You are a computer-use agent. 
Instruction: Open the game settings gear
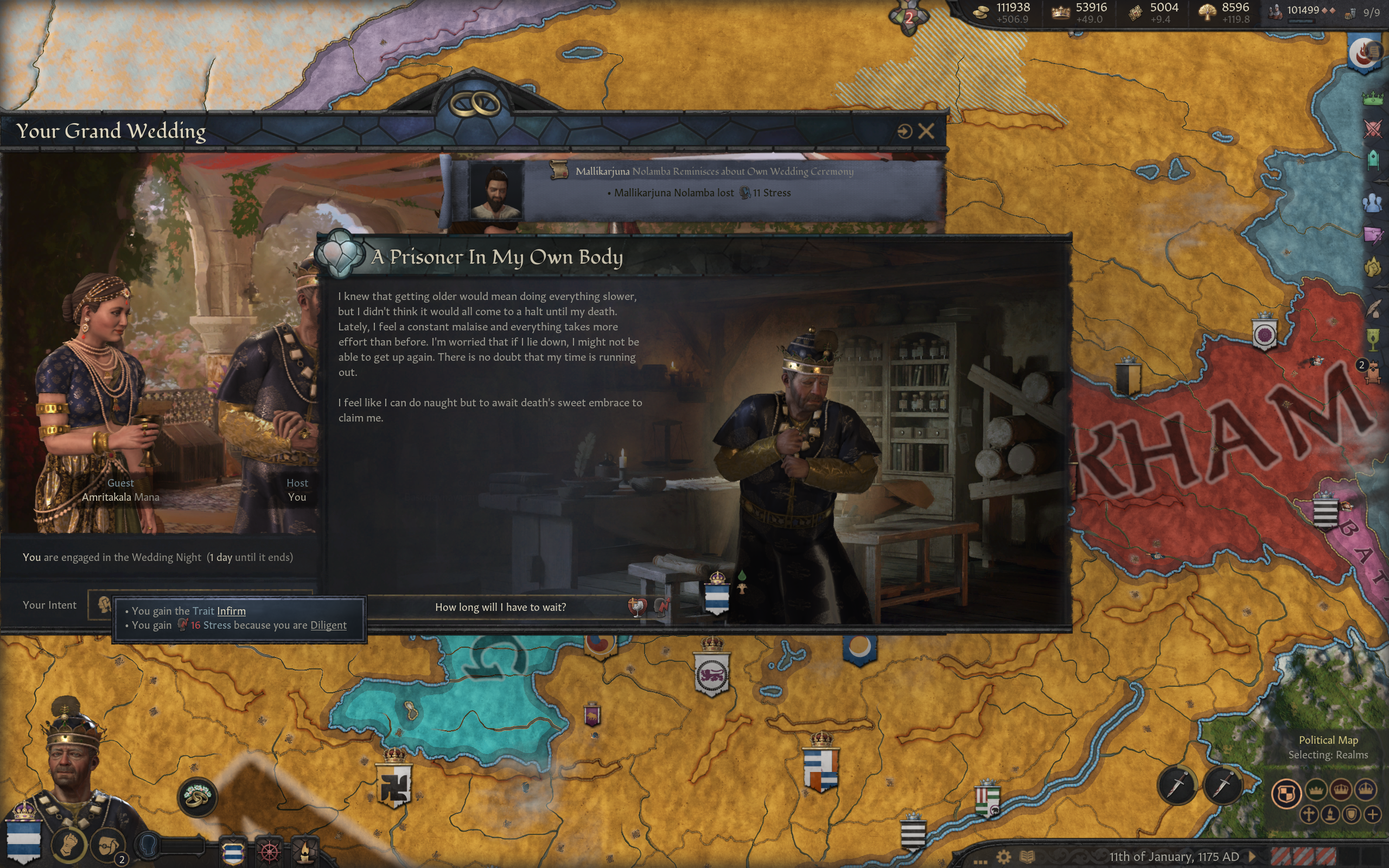(1003, 857)
